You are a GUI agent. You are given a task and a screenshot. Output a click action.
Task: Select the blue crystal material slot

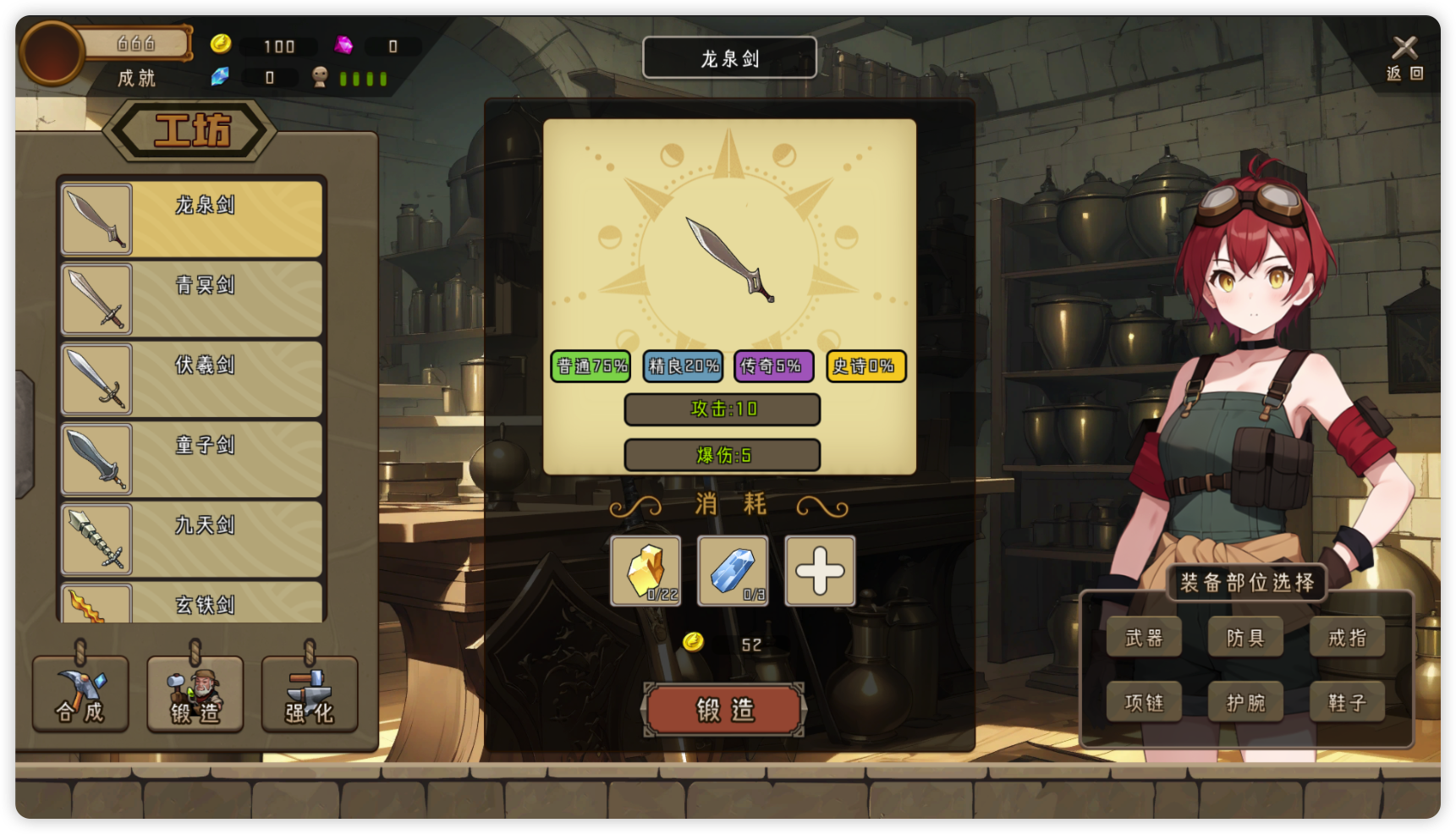[733, 571]
